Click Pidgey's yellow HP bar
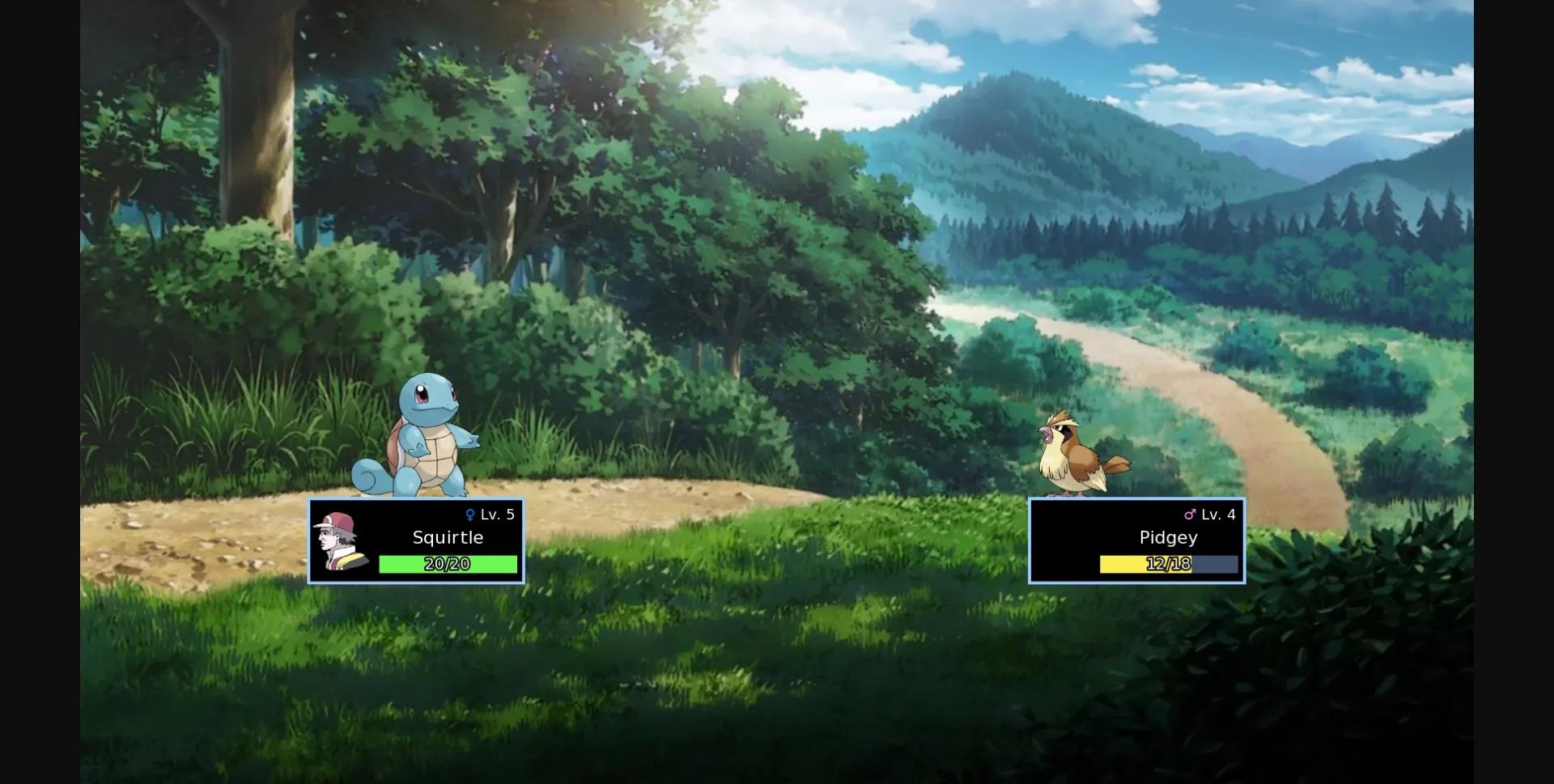Image resolution: width=1554 pixels, height=784 pixels. tap(1146, 564)
